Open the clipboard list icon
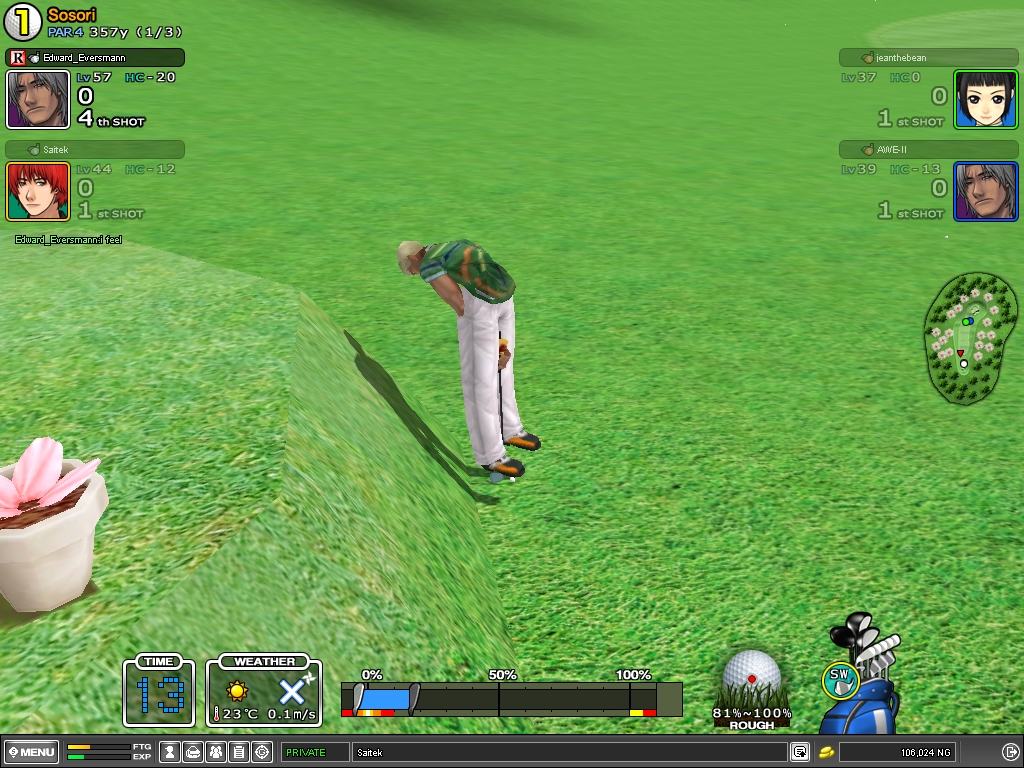Screen dimensions: 1024x768 click(239, 752)
